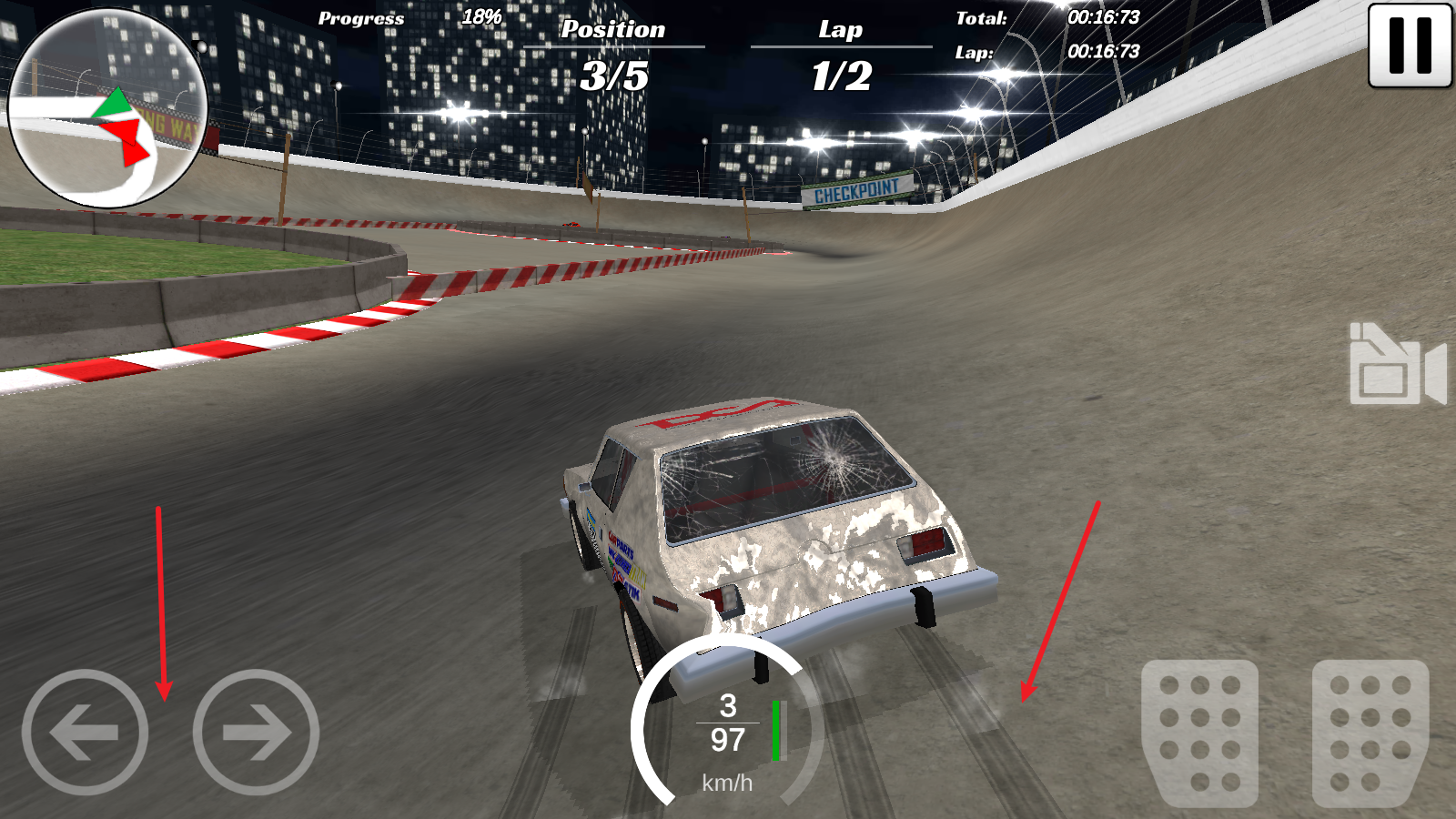Steer left with the left arrow button
The height and width of the screenshot is (819, 1456).
coord(85,732)
